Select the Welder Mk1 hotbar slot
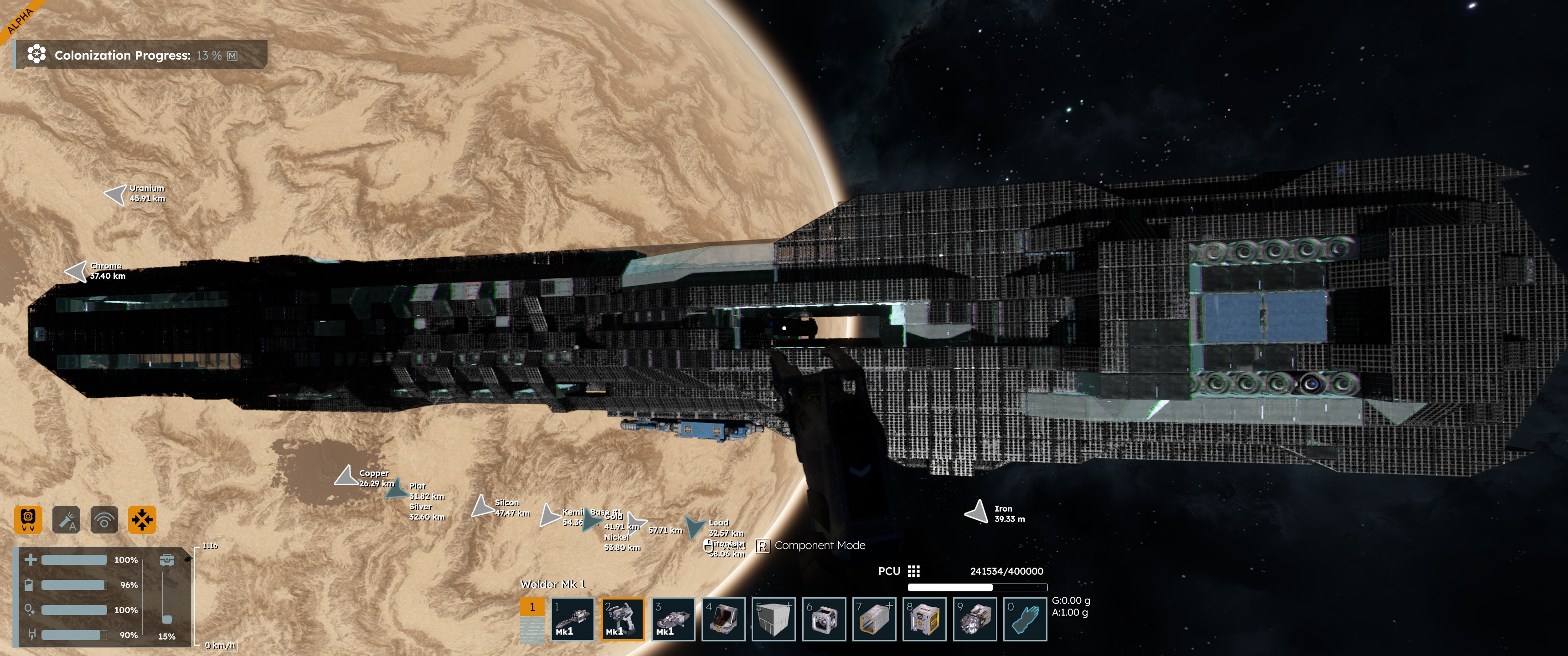Screen dimensions: 1568x656 622,619
